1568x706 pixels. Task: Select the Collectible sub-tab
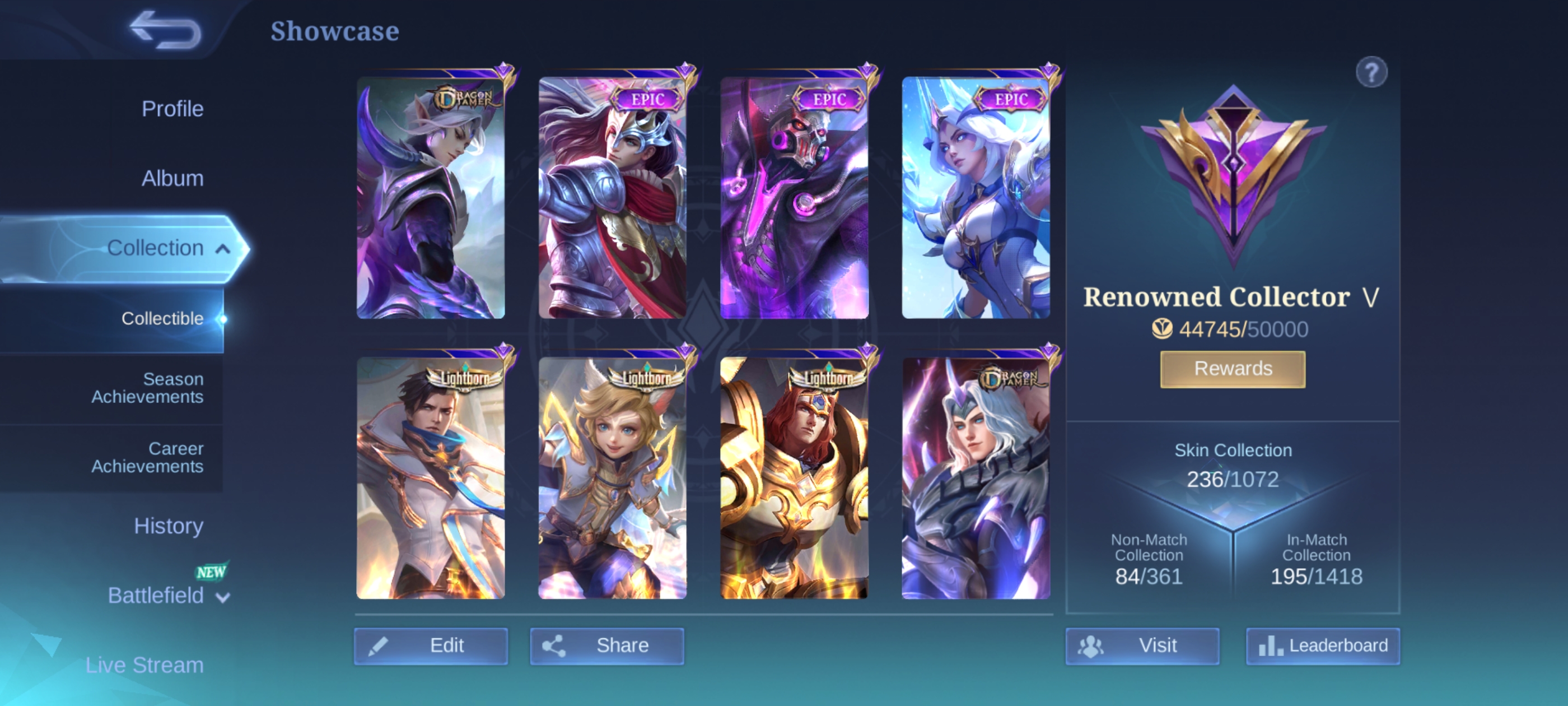[x=162, y=319]
